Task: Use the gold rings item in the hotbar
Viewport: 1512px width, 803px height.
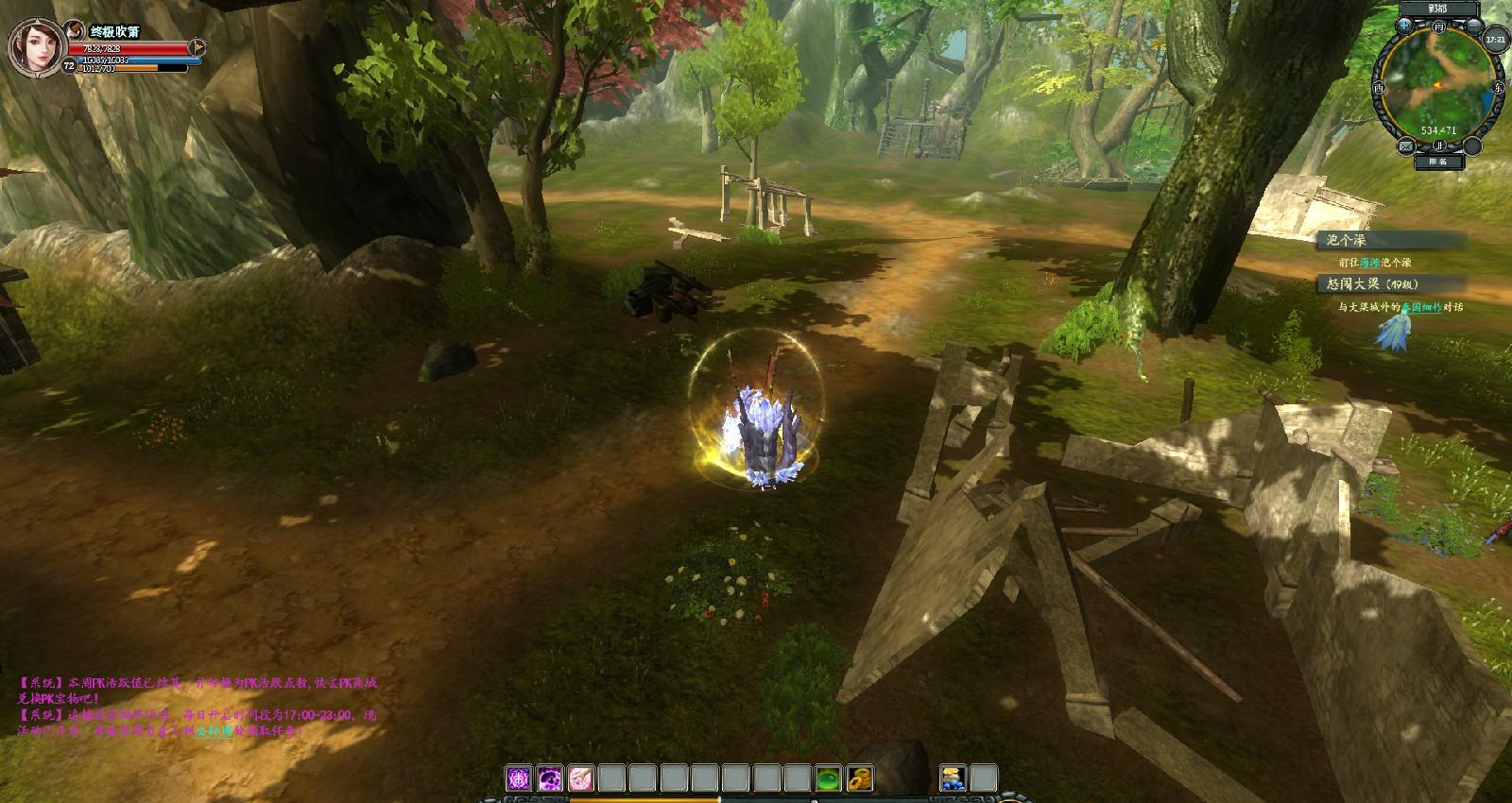Action: [859, 778]
